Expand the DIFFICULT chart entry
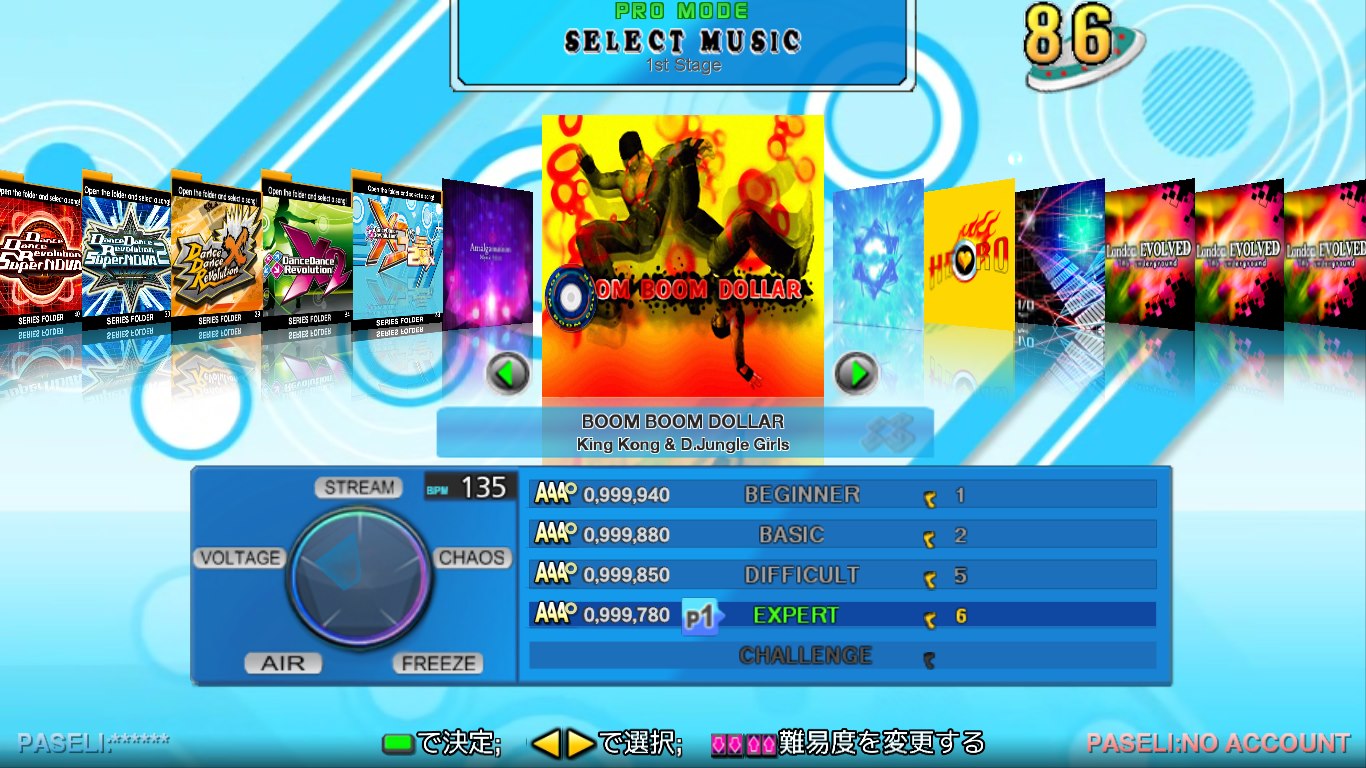The image size is (1366, 768). point(805,574)
